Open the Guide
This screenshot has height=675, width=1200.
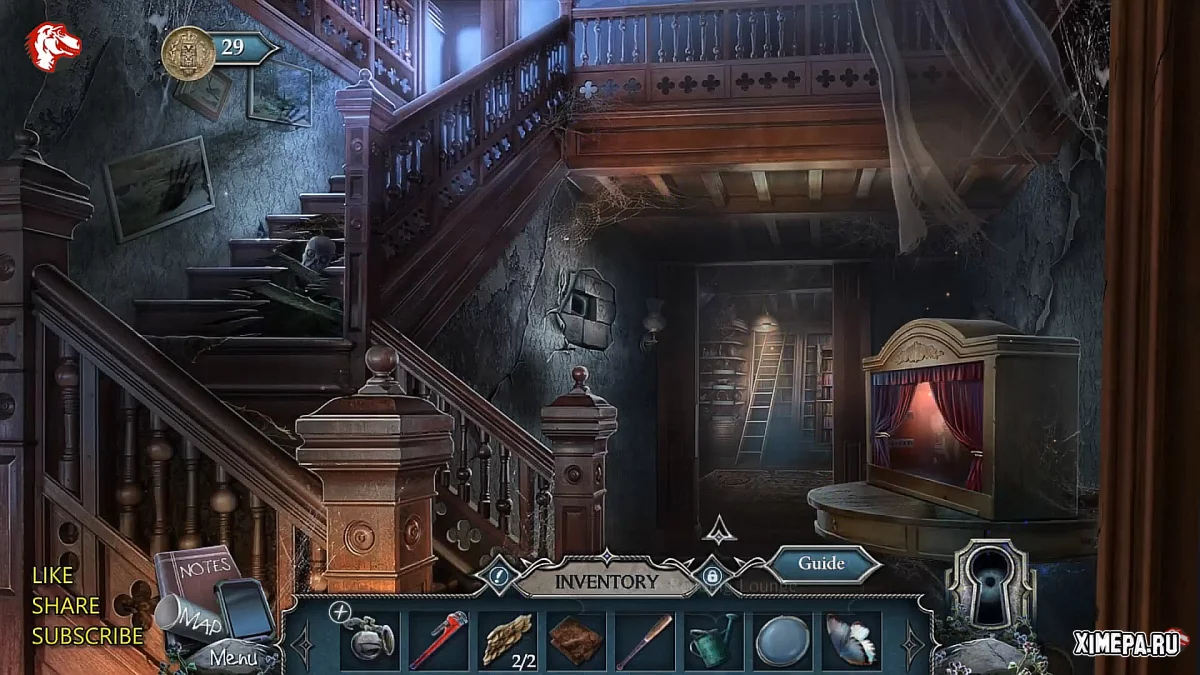pyautogui.click(x=821, y=563)
